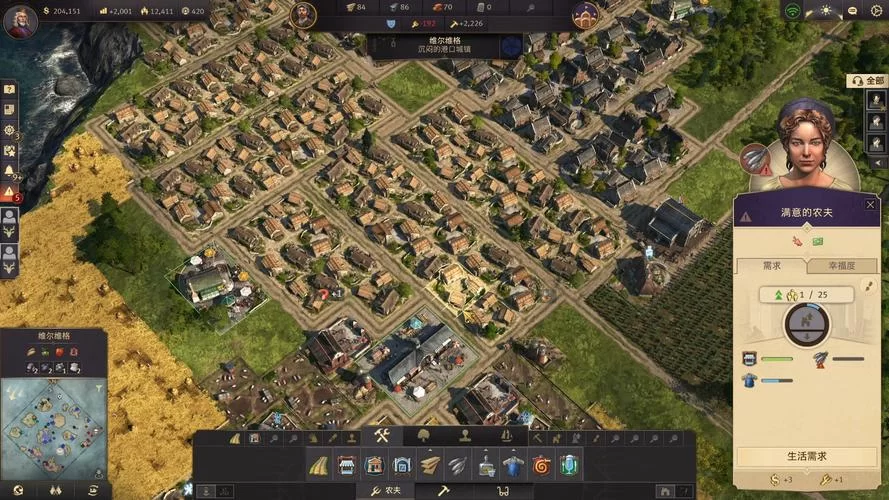The height and width of the screenshot is (500, 889).
Task: Select the fire hose fire station icon
Action: [541, 465]
